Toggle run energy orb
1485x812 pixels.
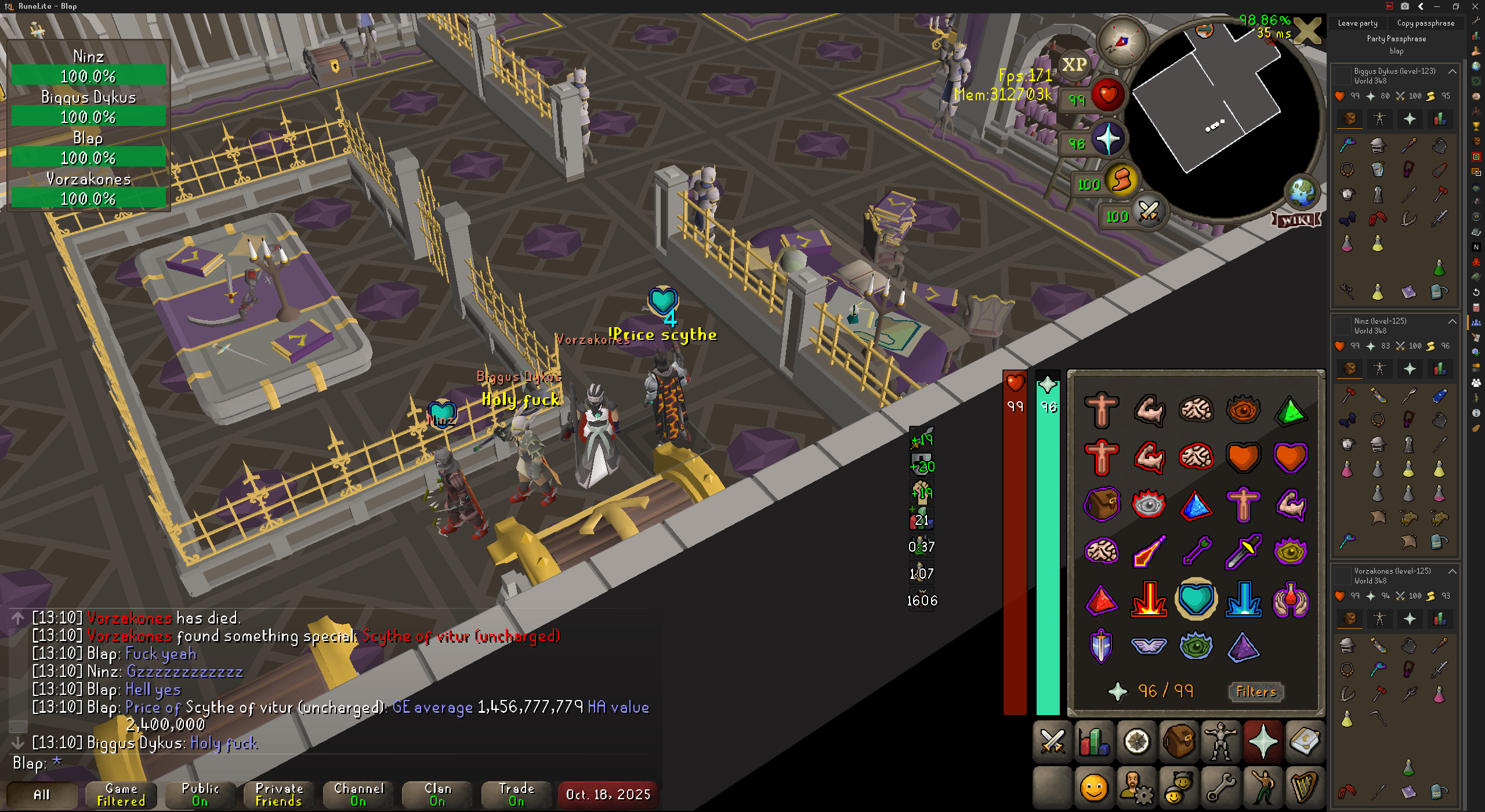point(1121,181)
